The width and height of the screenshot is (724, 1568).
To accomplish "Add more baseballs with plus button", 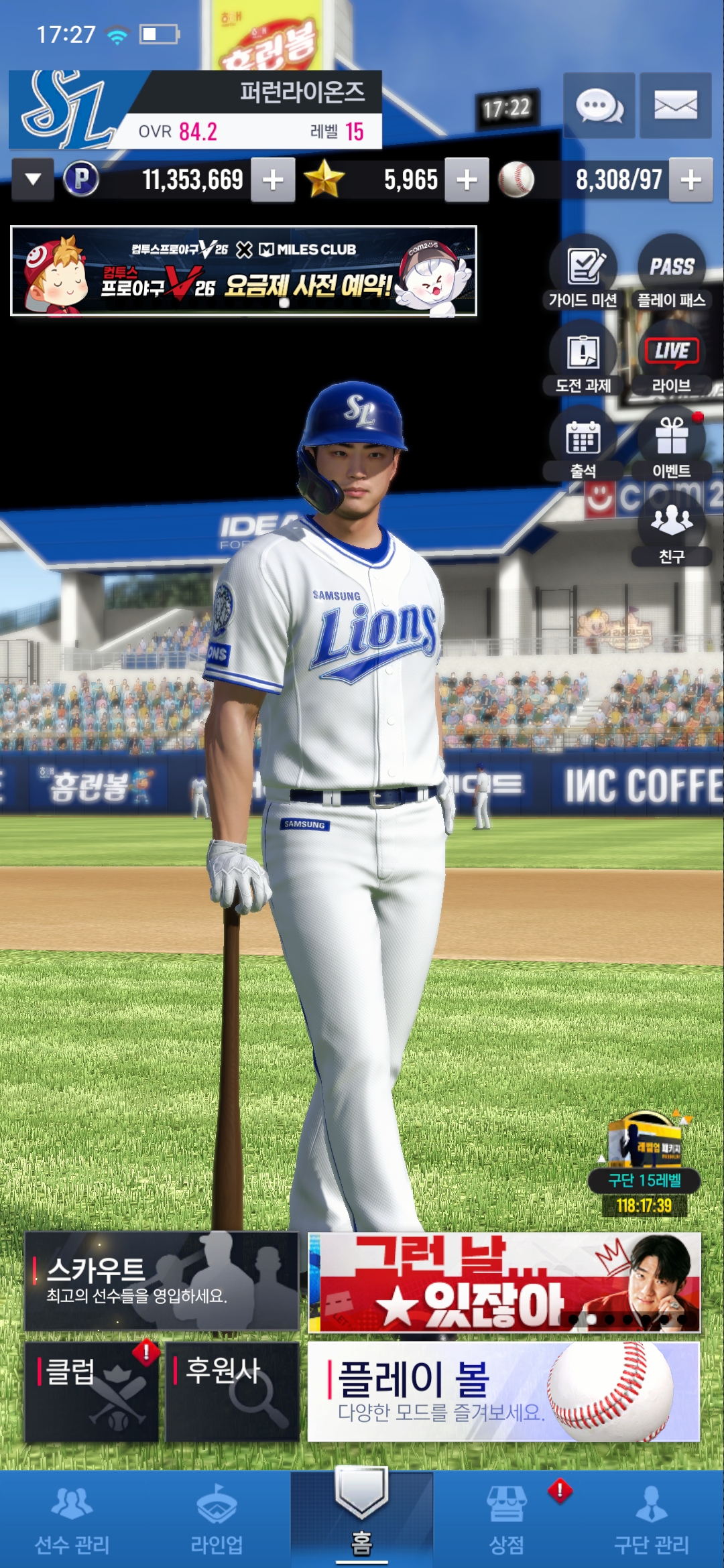I will pos(690,180).
